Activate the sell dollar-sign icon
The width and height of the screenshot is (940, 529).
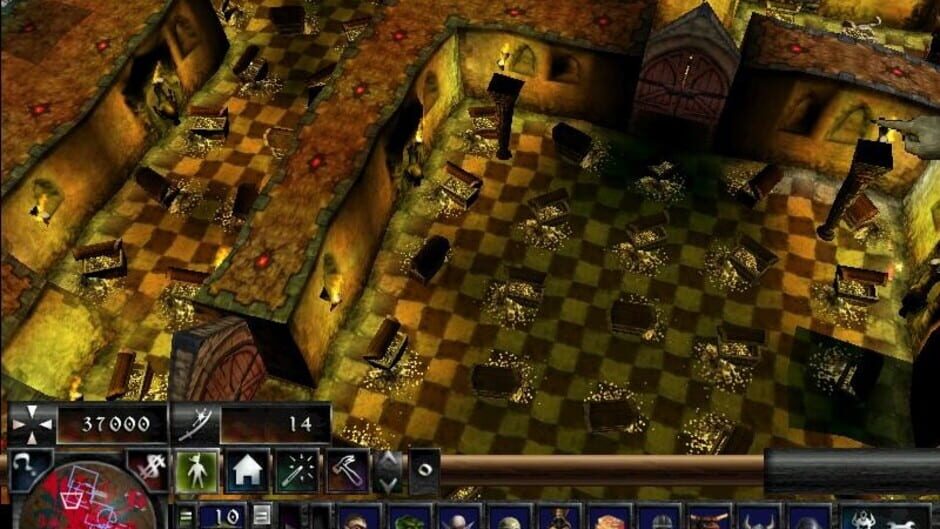tap(147, 469)
